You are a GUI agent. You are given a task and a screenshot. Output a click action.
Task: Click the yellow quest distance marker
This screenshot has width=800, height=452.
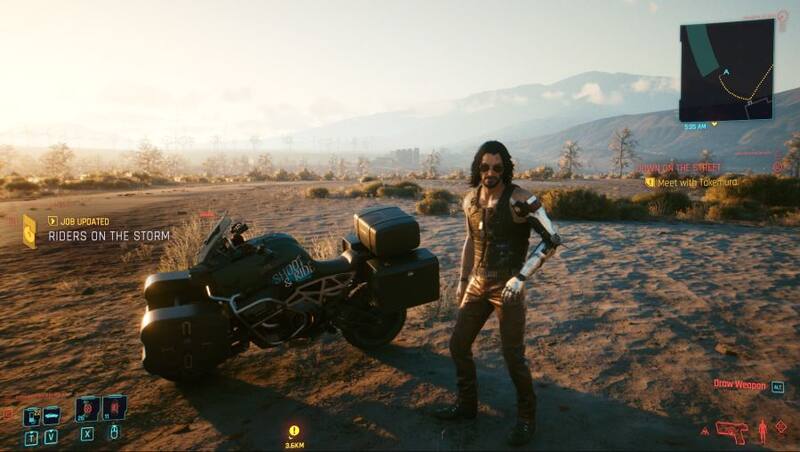294,431
